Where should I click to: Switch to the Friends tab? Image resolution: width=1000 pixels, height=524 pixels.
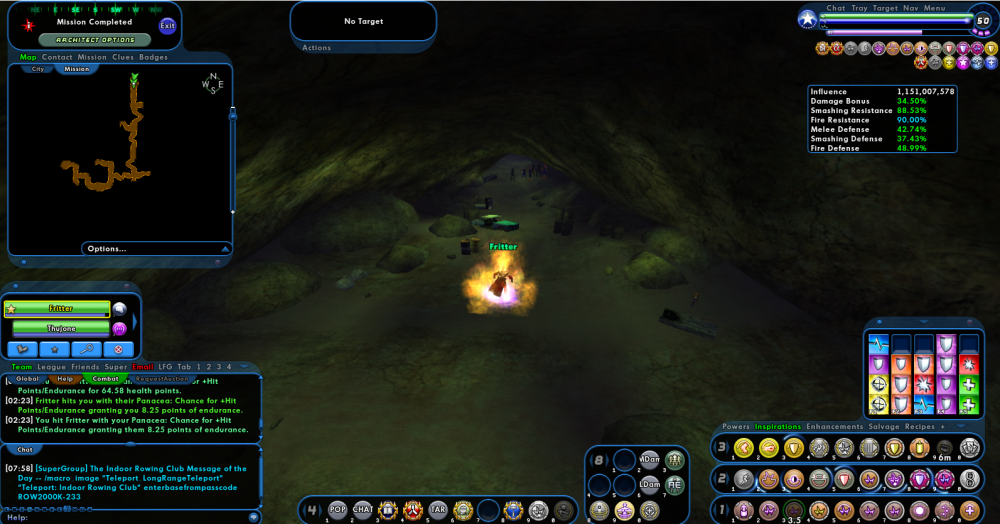click(x=86, y=367)
